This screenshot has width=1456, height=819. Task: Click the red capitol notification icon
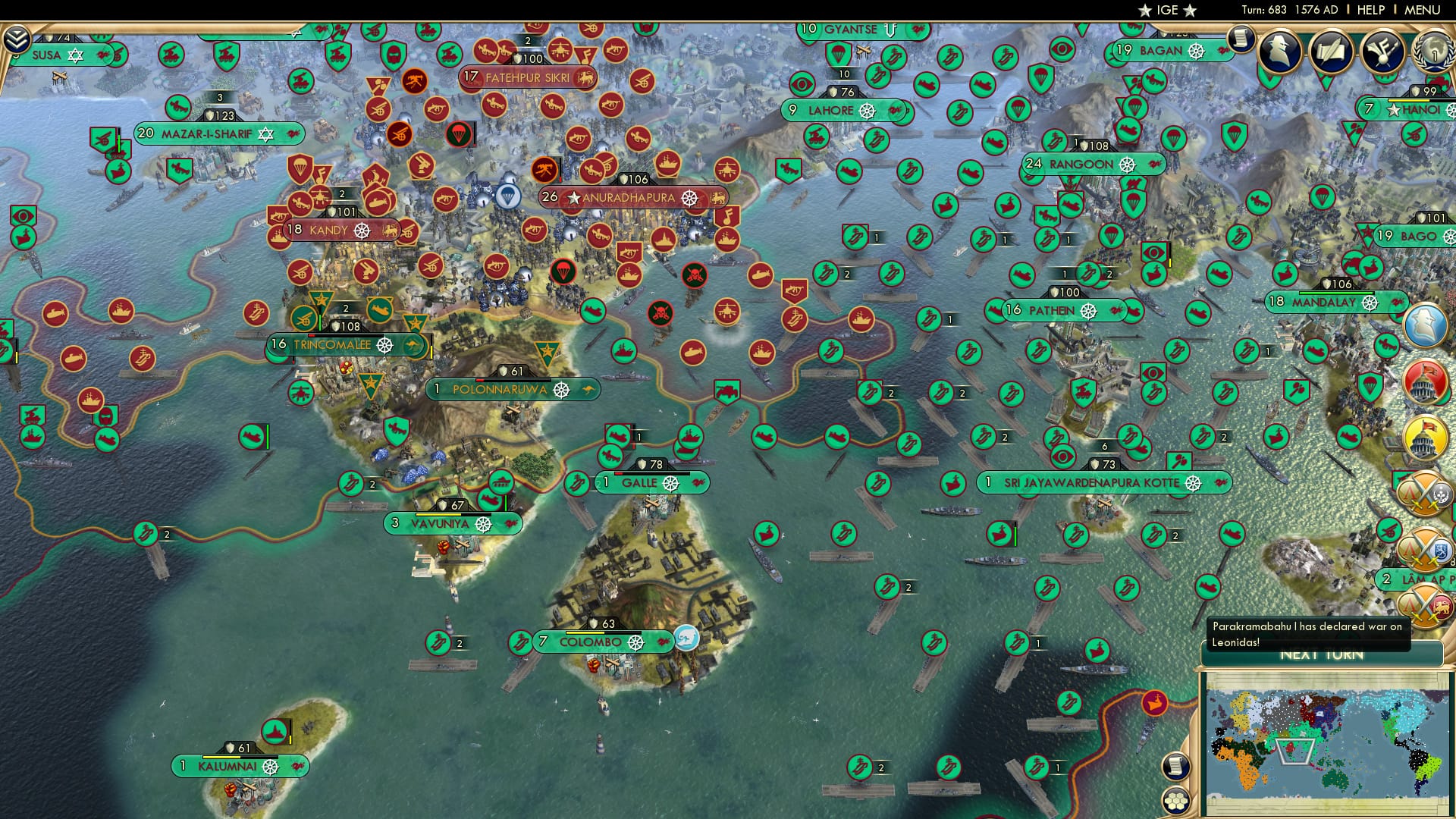coord(1423,382)
